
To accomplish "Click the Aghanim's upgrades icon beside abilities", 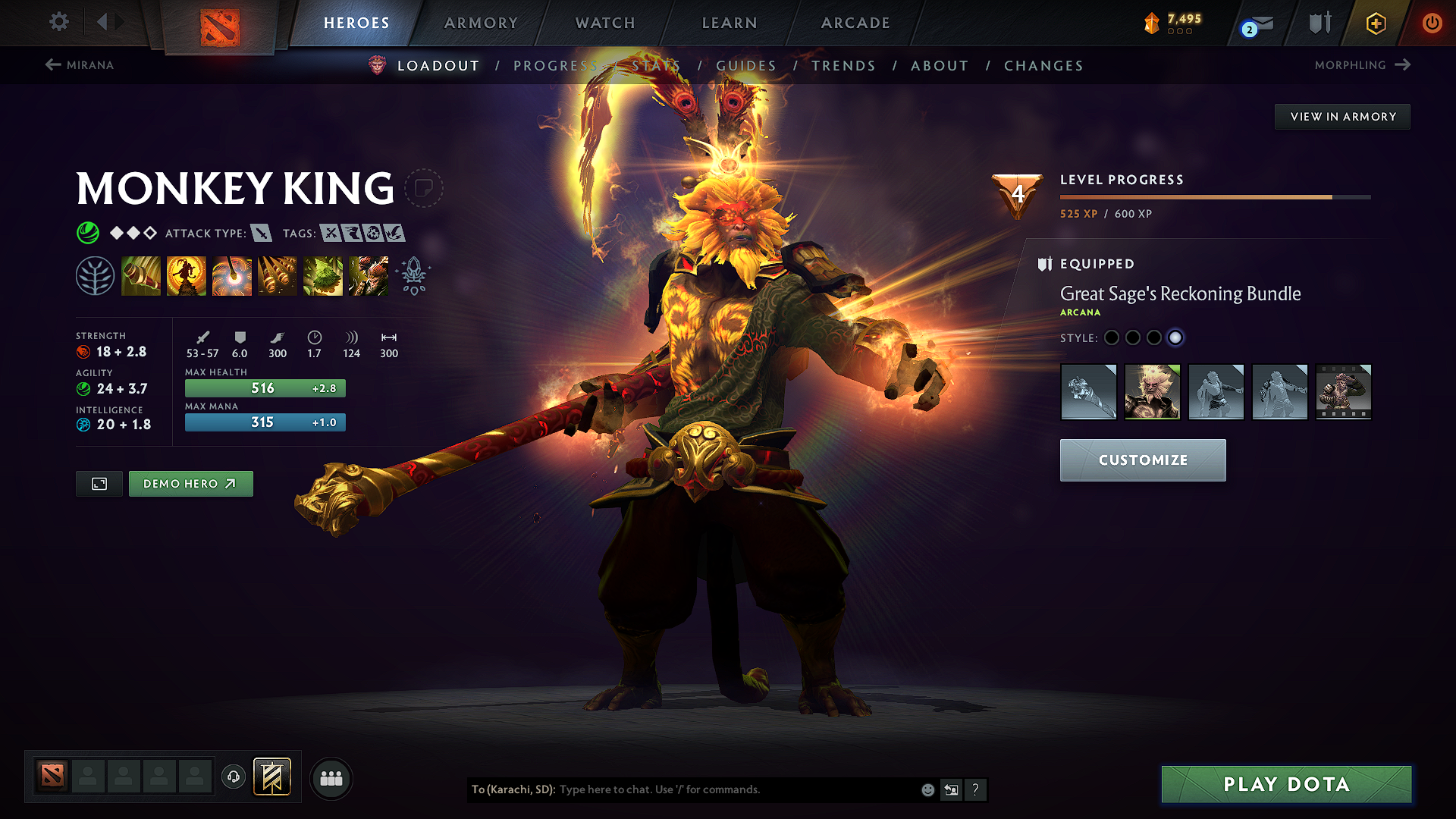I will pyautogui.click(x=412, y=275).
